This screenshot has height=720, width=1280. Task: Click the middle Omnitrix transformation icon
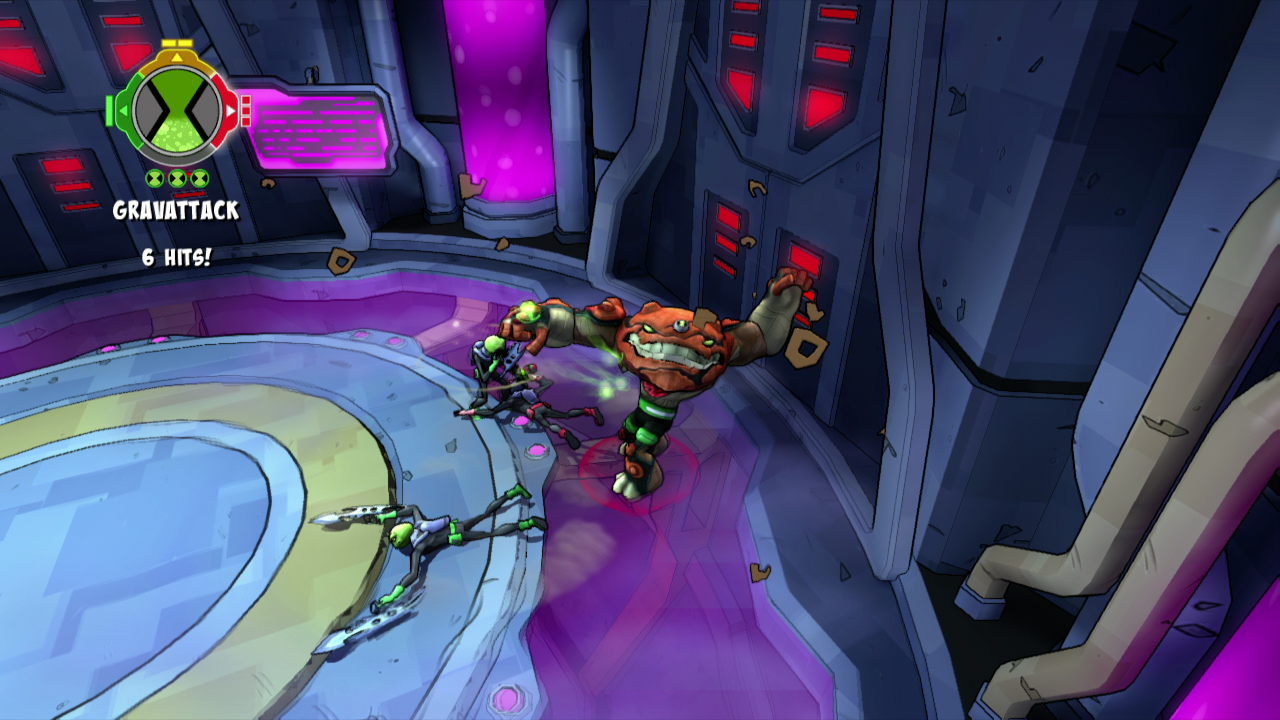pyautogui.click(x=177, y=178)
